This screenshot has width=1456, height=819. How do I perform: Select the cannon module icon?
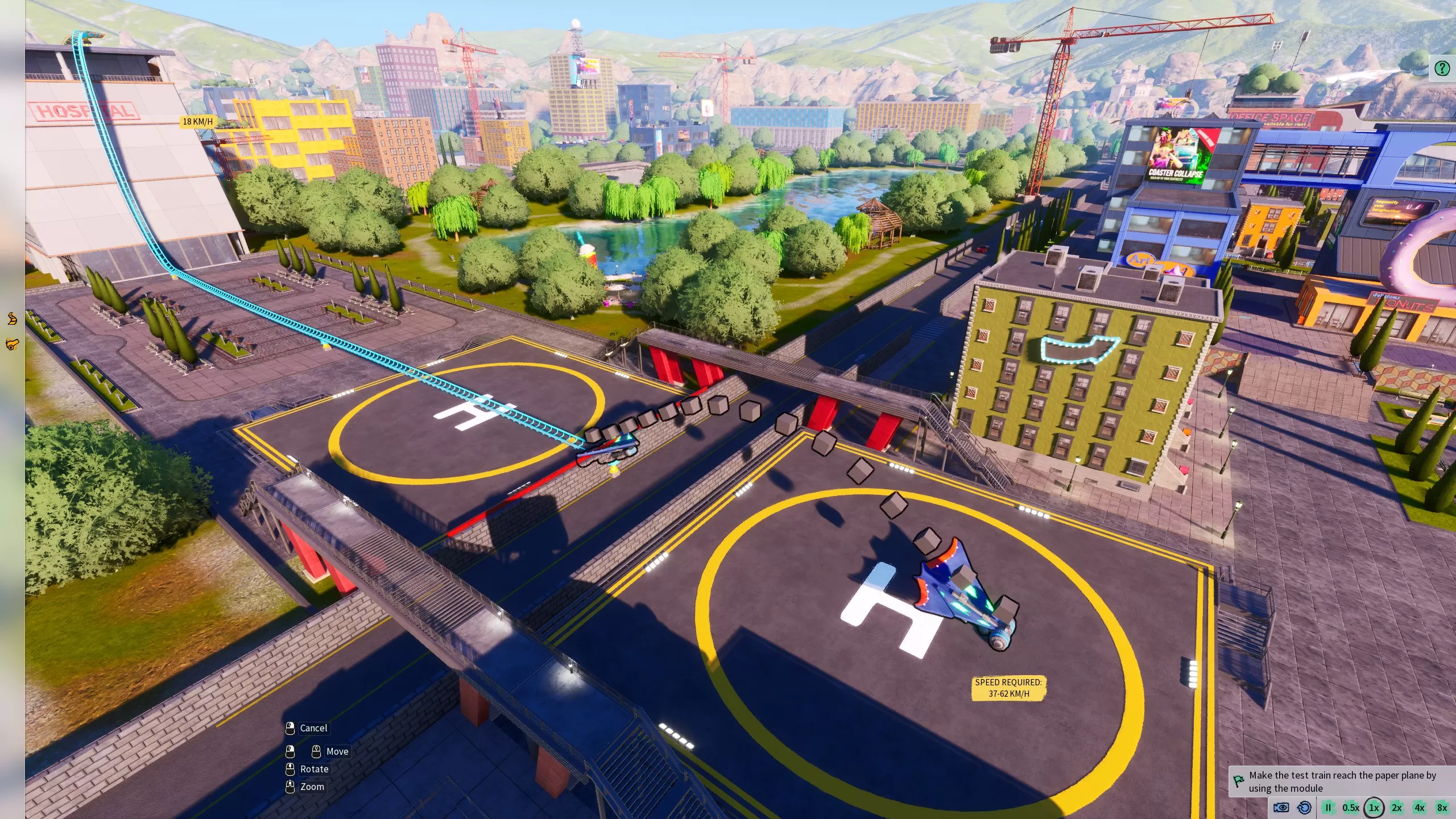click(x=12, y=344)
